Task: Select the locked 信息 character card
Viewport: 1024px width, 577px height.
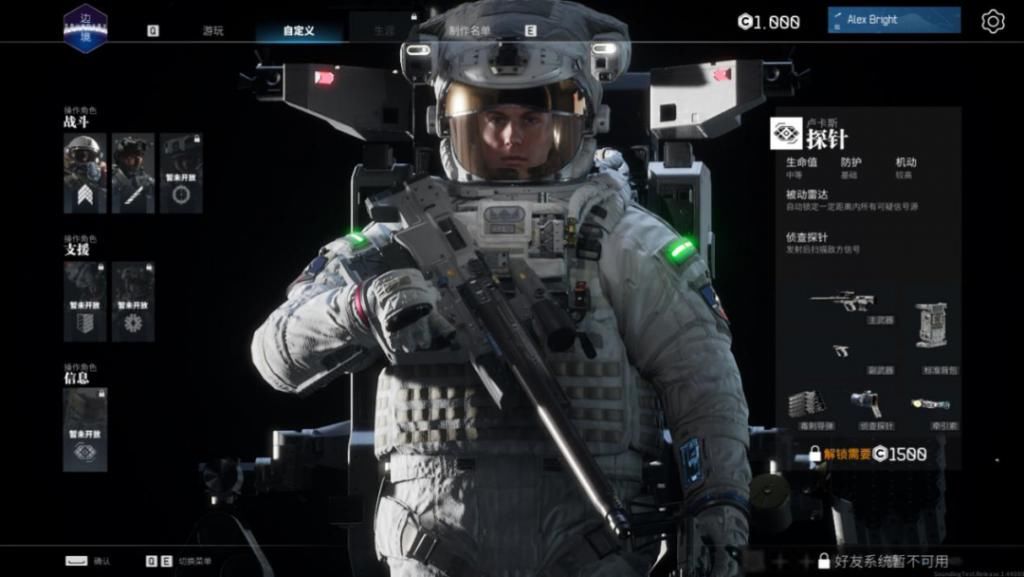Action: pyautogui.click(x=85, y=429)
